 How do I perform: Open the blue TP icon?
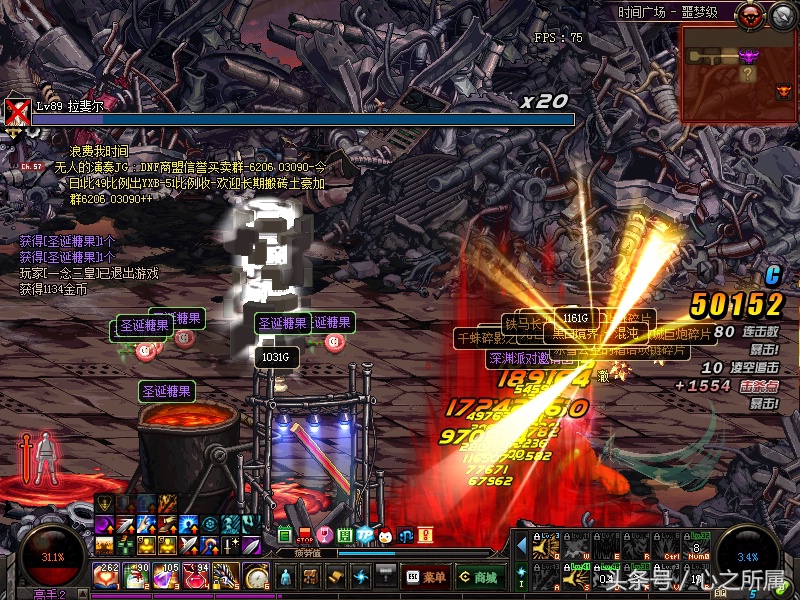pyautogui.click(x=365, y=536)
